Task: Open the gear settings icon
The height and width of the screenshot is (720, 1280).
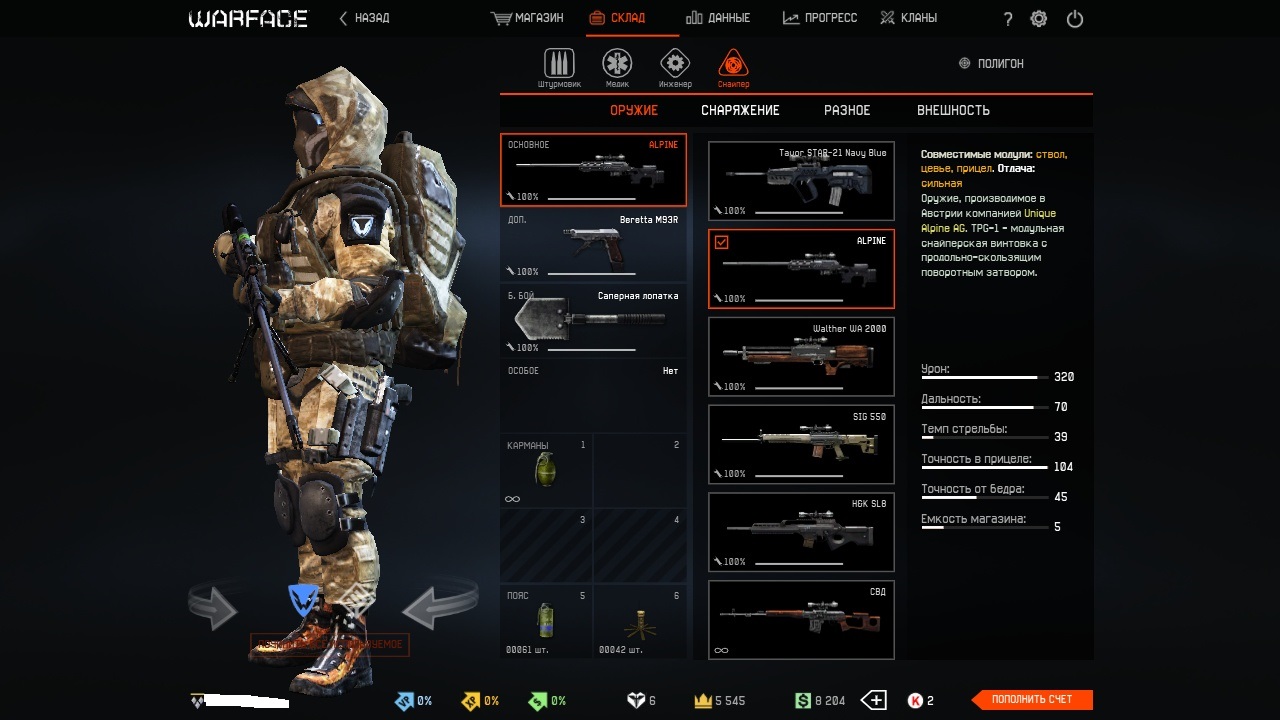Action: tap(1039, 19)
